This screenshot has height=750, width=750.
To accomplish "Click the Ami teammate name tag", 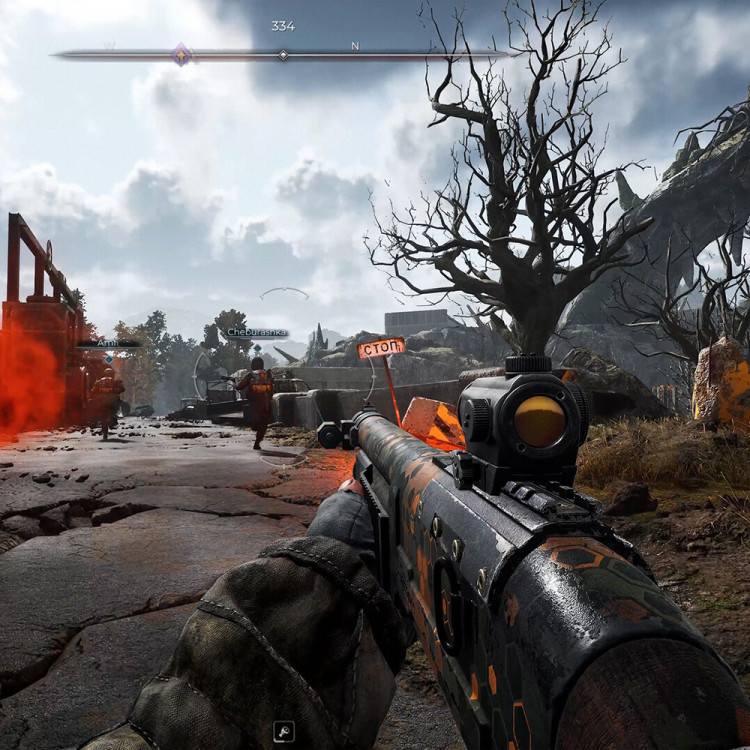I will (x=108, y=343).
